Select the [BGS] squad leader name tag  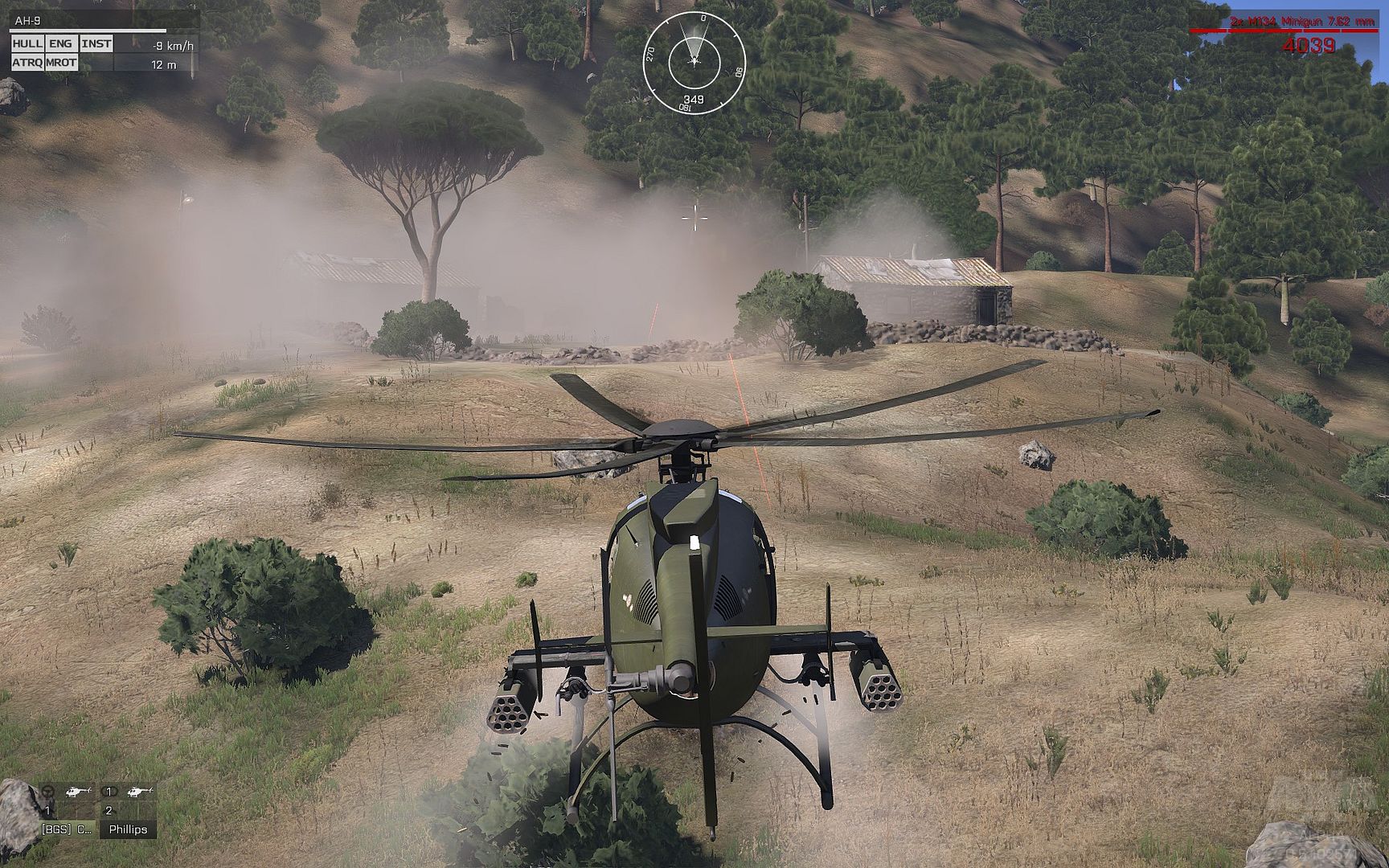[67, 829]
